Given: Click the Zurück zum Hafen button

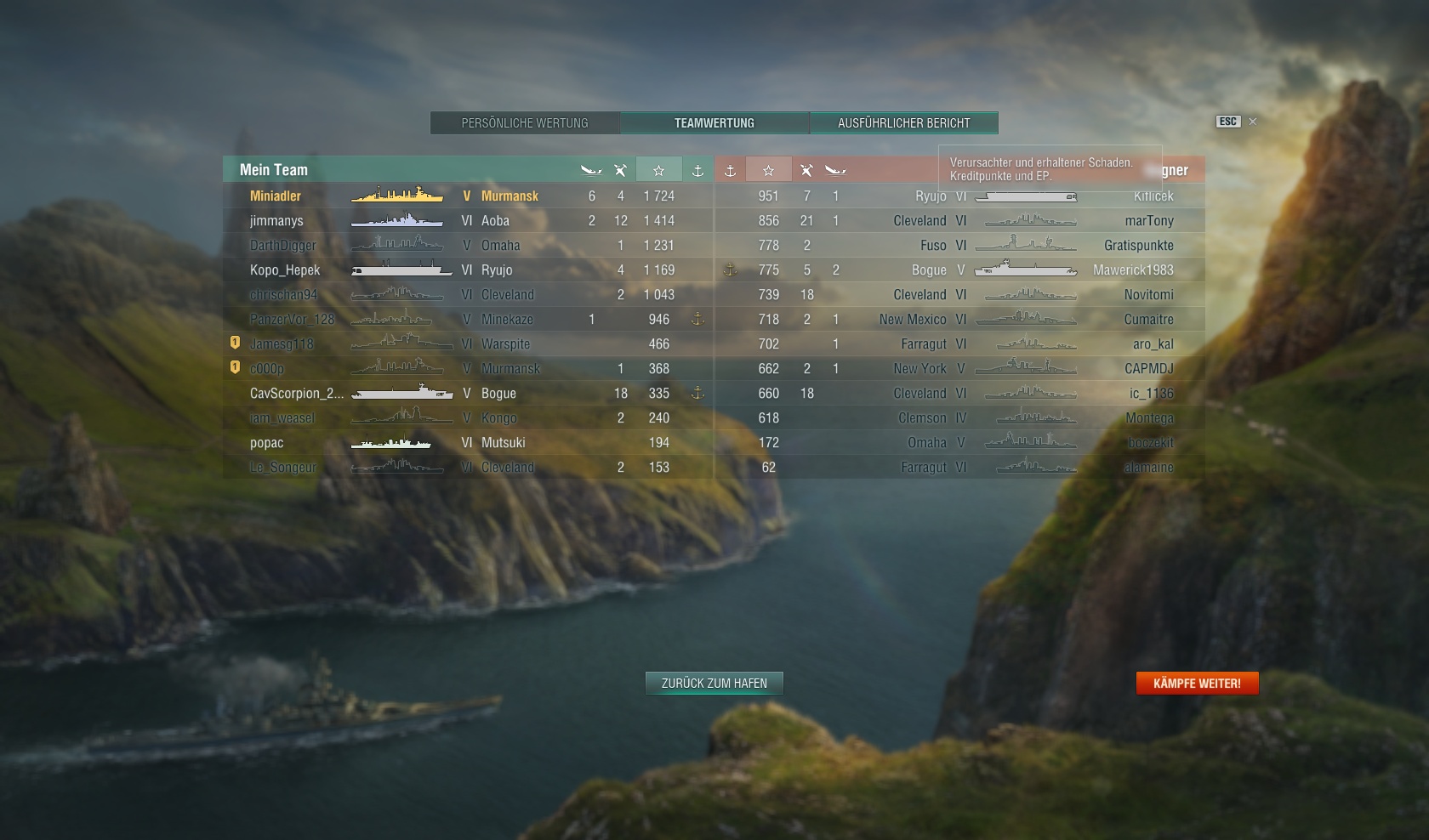Looking at the screenshot, I should pos(714,683).
